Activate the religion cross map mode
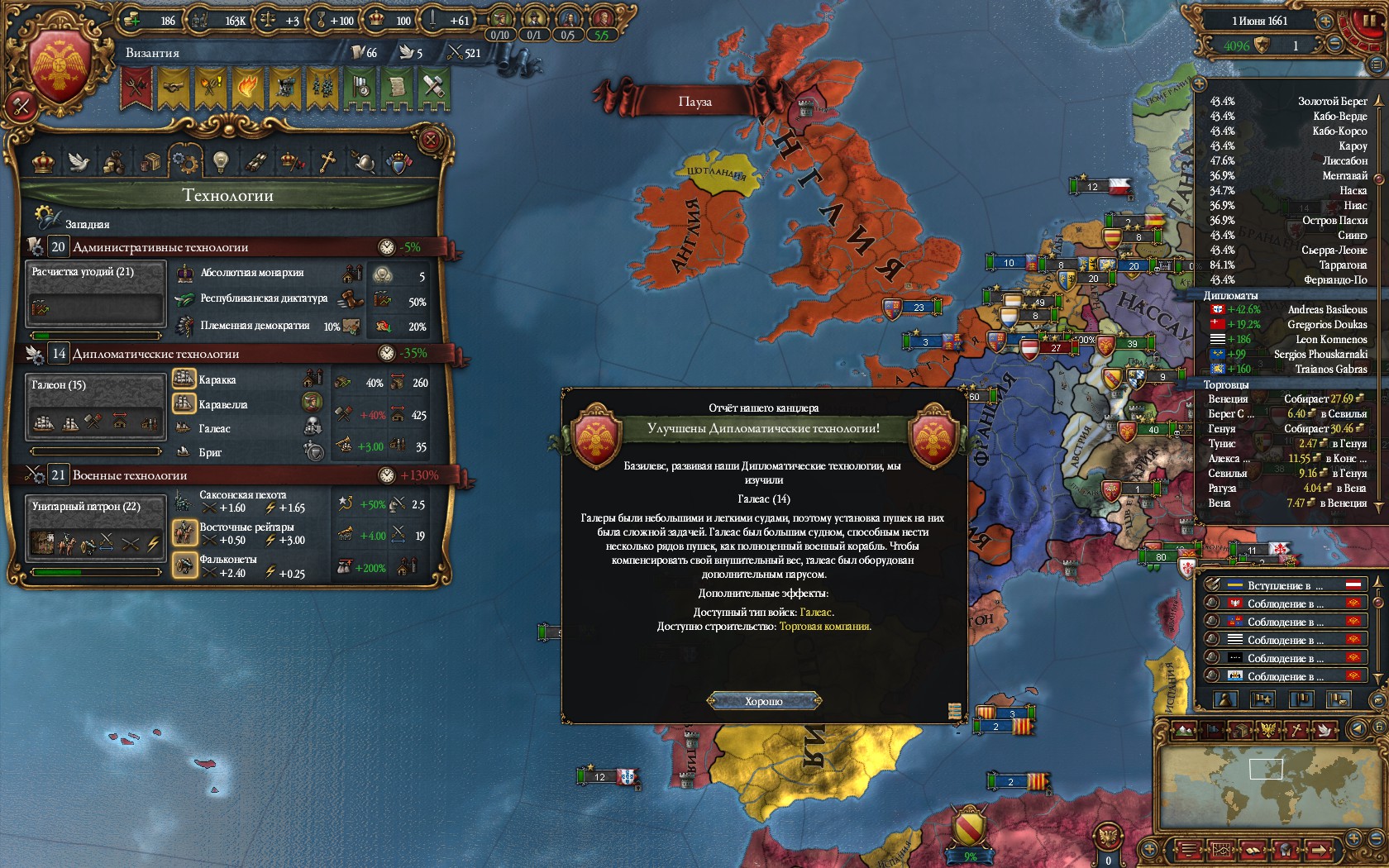 click(x=1298, y=730)
